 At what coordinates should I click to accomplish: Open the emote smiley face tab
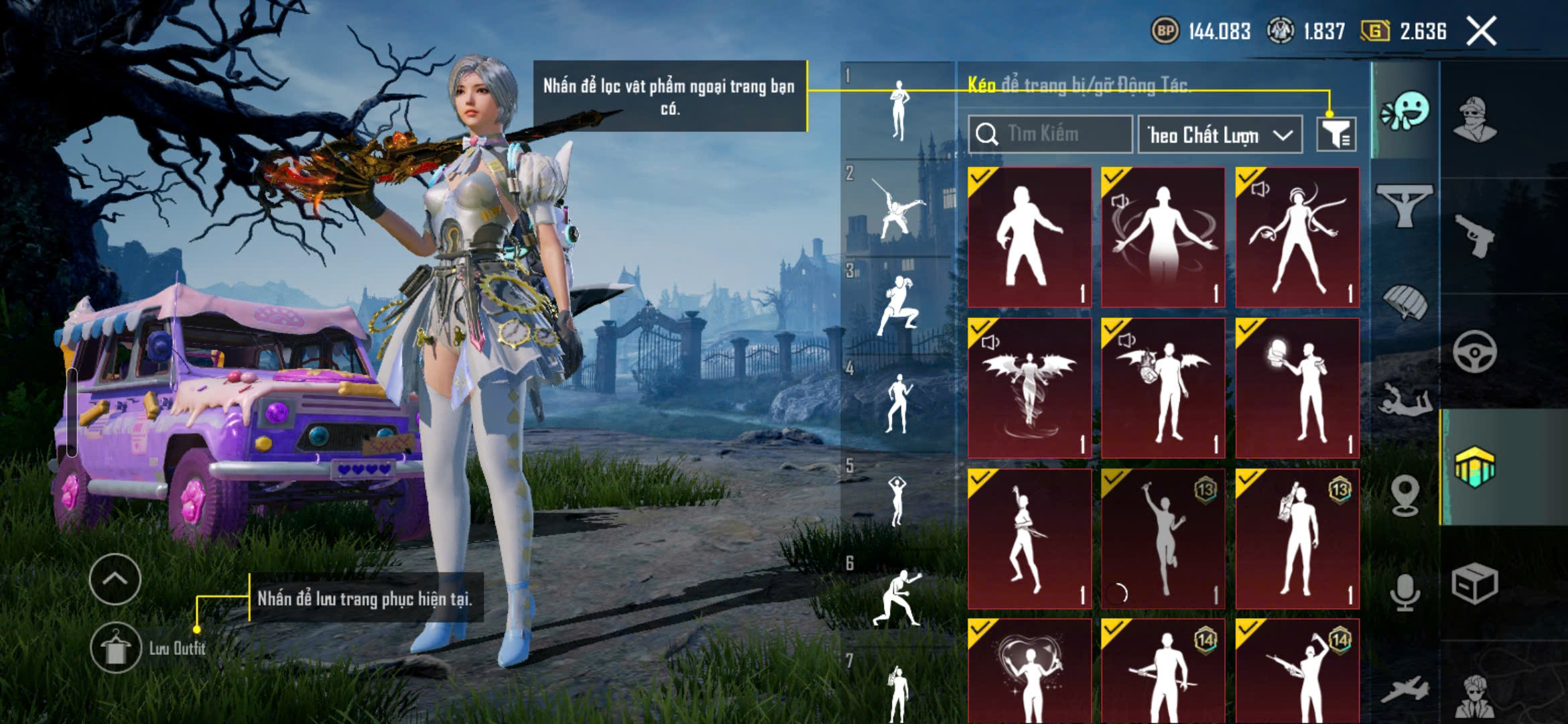coord(1405,112)
